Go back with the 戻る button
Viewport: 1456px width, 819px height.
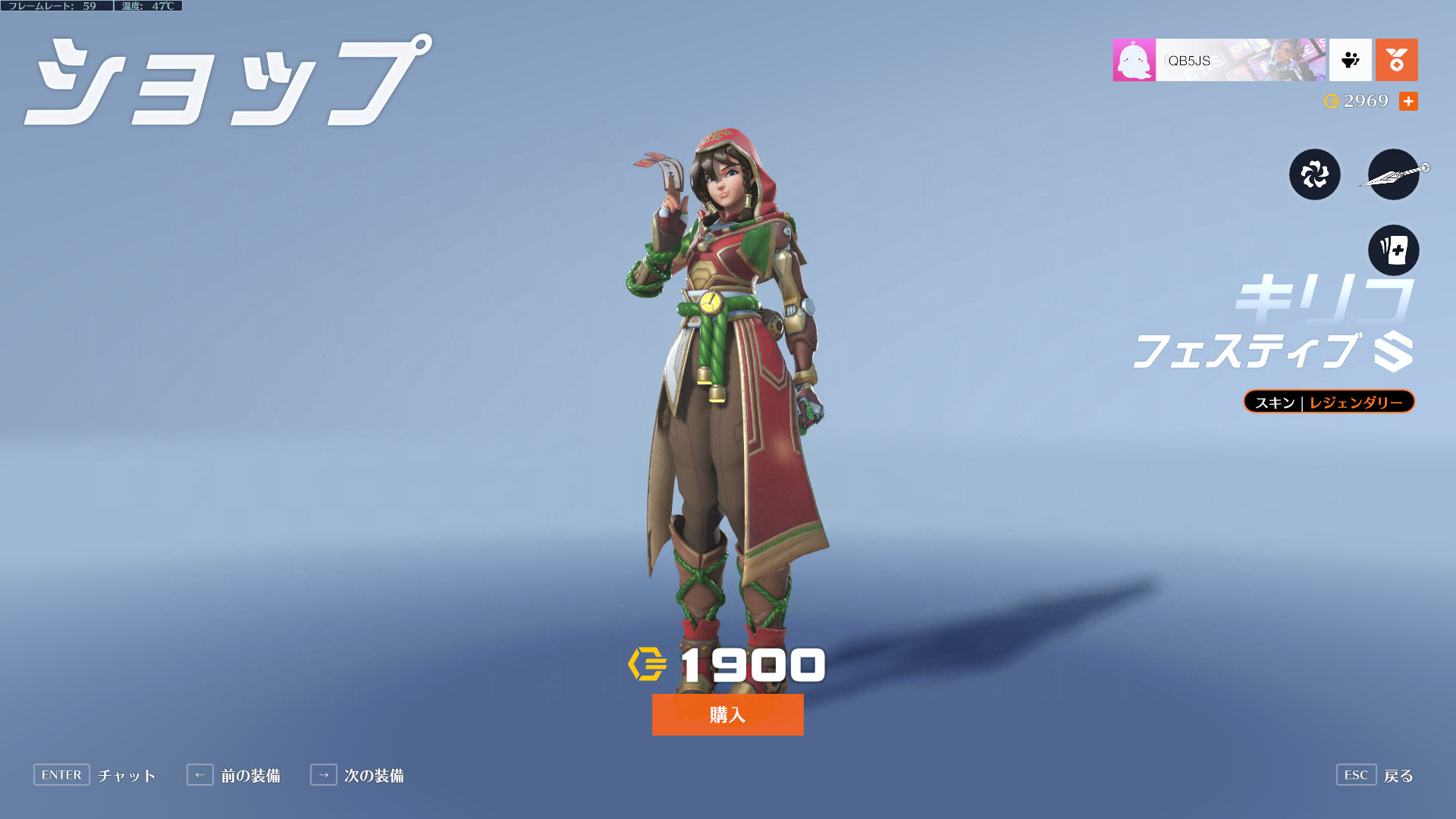point(1375,775)
